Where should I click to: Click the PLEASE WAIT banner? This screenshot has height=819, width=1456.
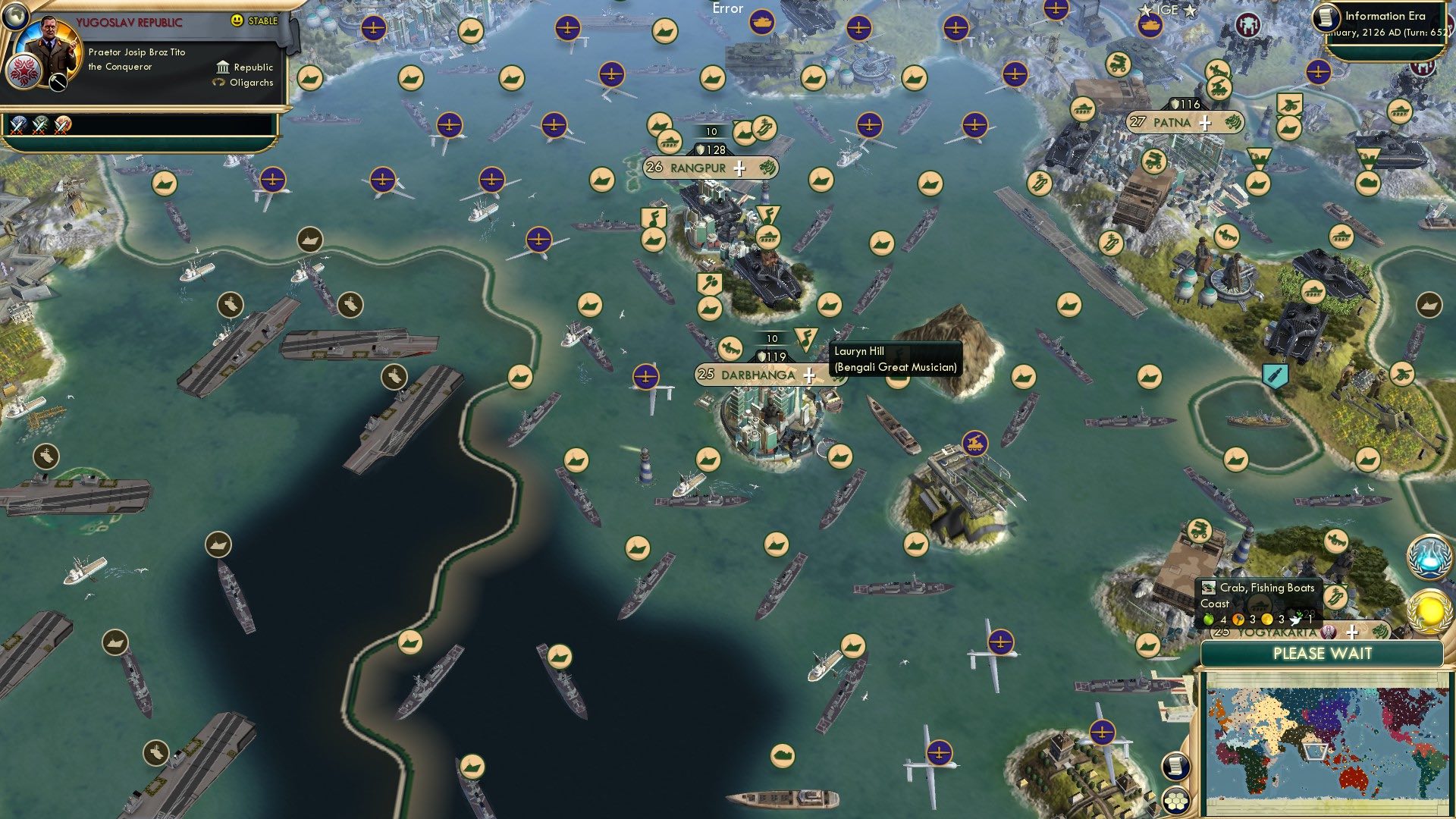point(1322,653)
